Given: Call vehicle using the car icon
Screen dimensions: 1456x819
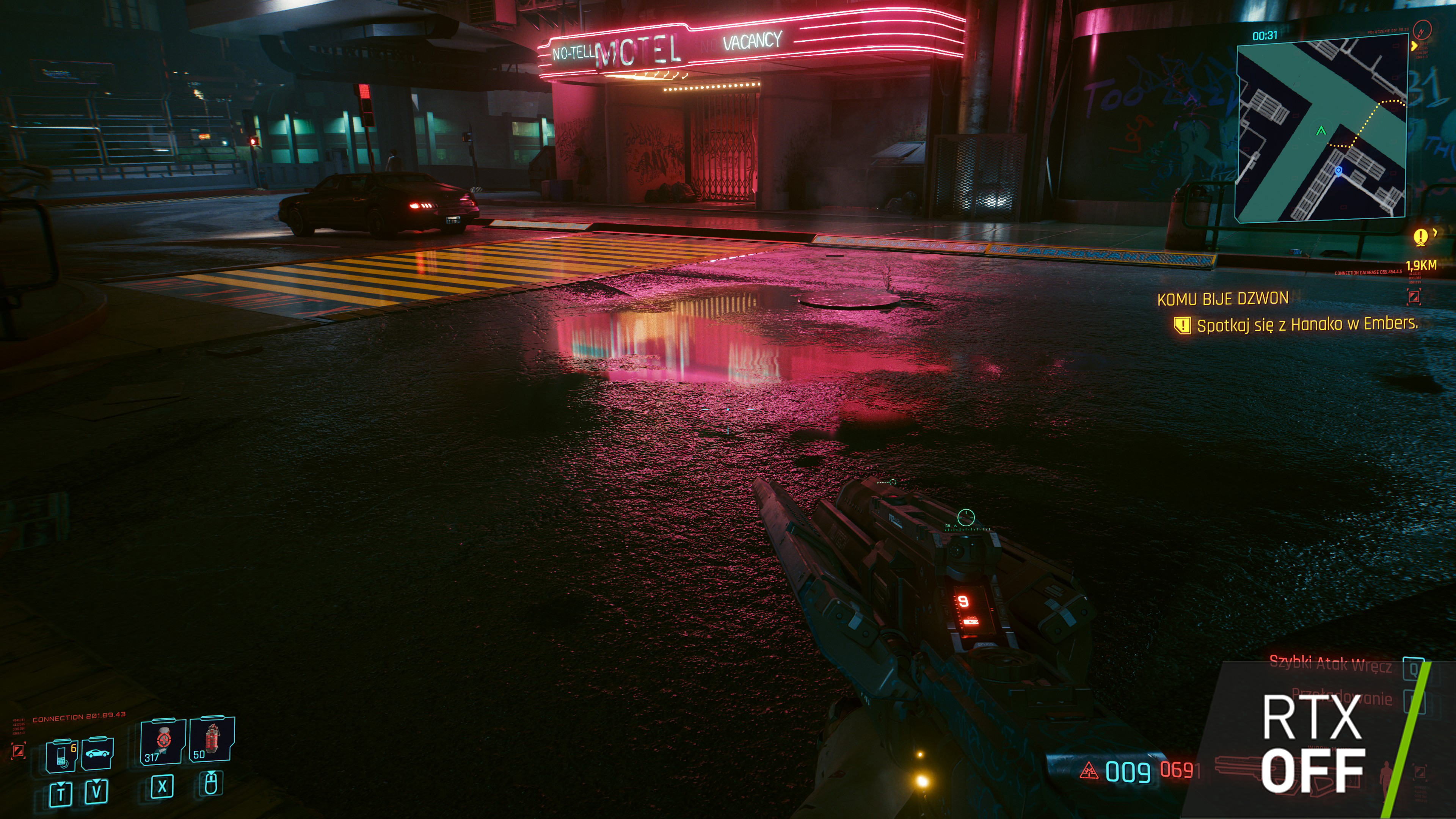Looking at the screenshot, I should click(97, 753).
